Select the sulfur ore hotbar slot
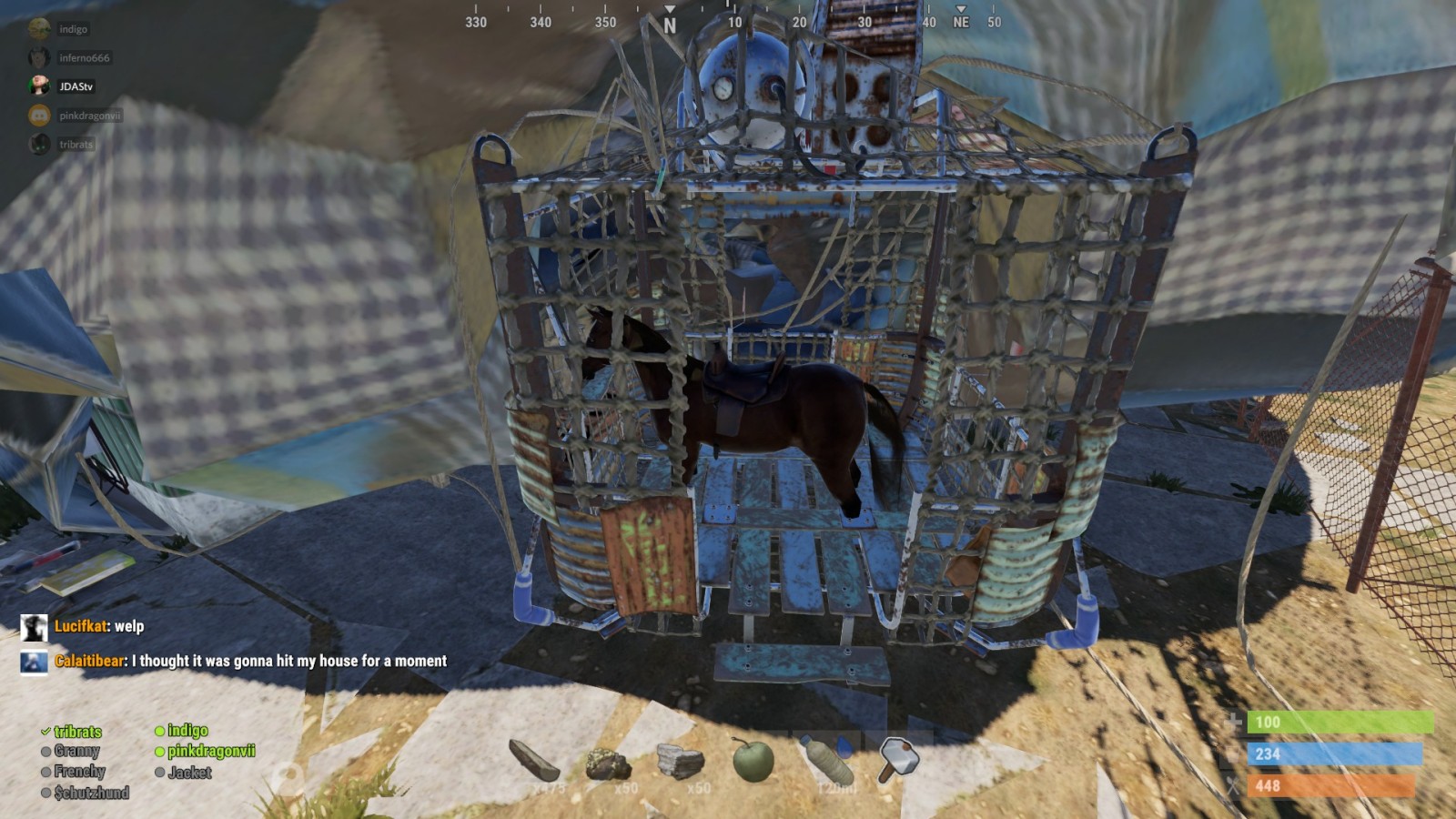 point(607,763)
